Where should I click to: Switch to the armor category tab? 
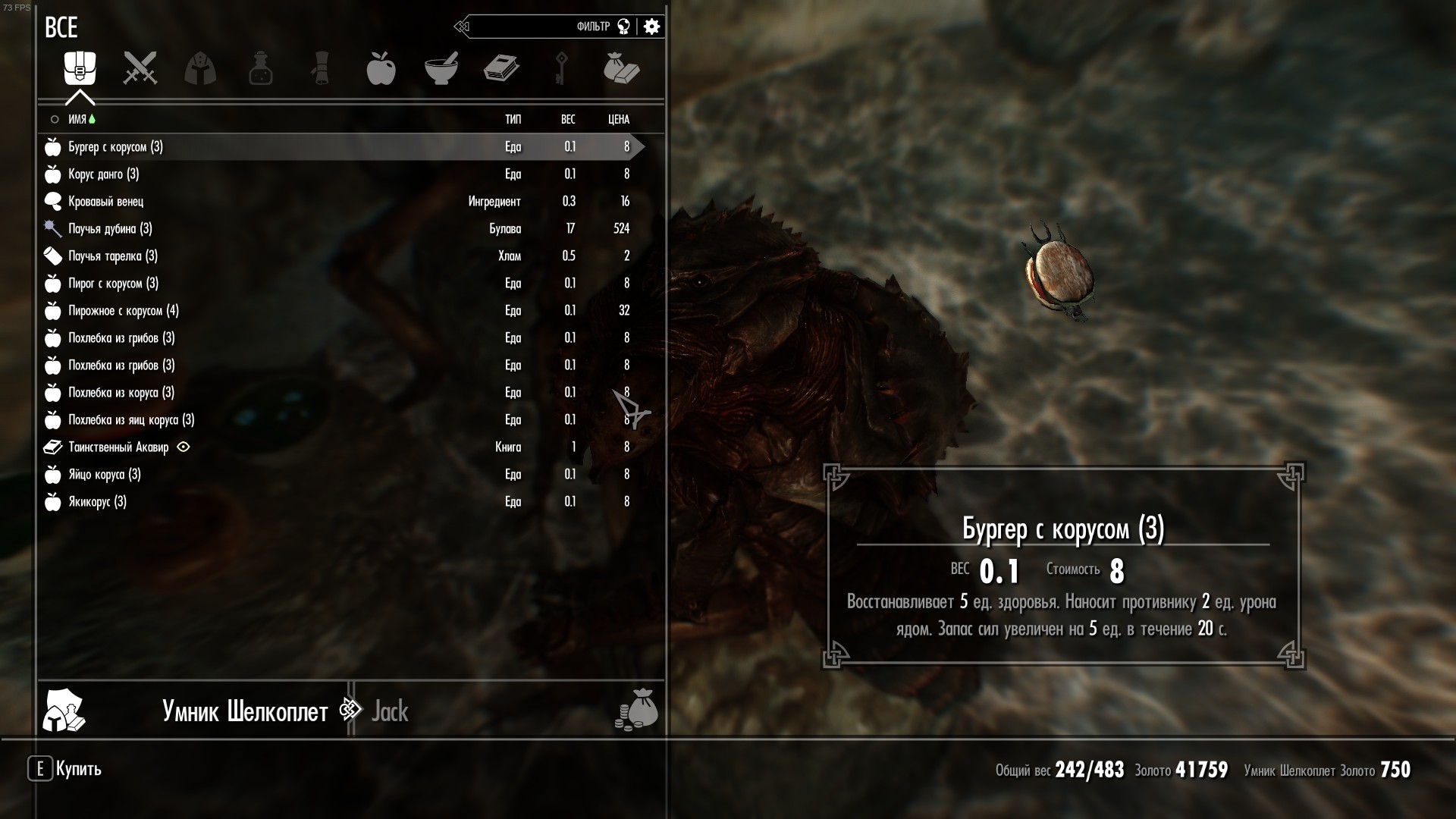click(x=200, y=68)
